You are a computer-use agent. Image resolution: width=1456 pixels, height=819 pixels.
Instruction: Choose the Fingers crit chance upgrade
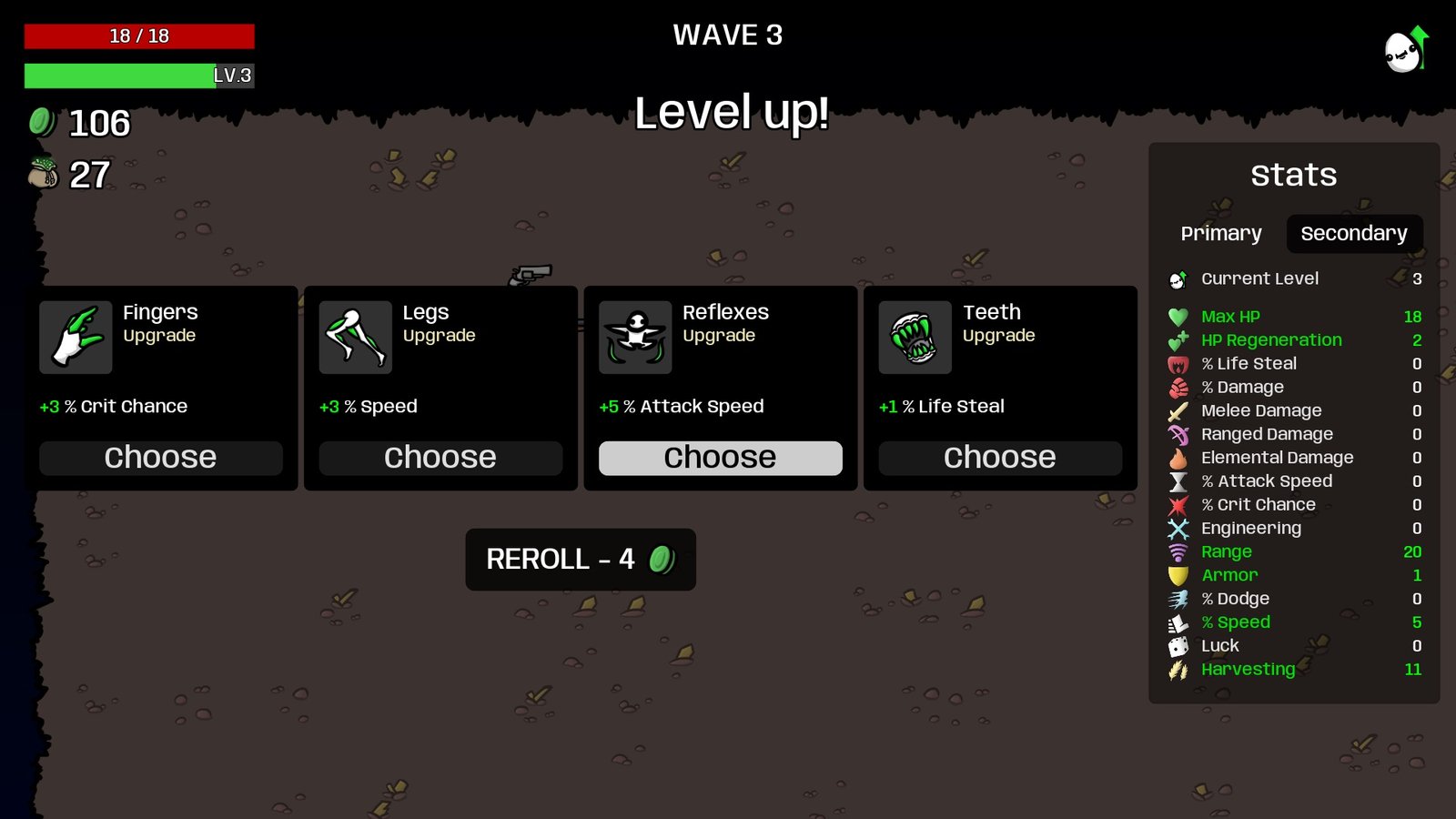[x=160, y=458]
